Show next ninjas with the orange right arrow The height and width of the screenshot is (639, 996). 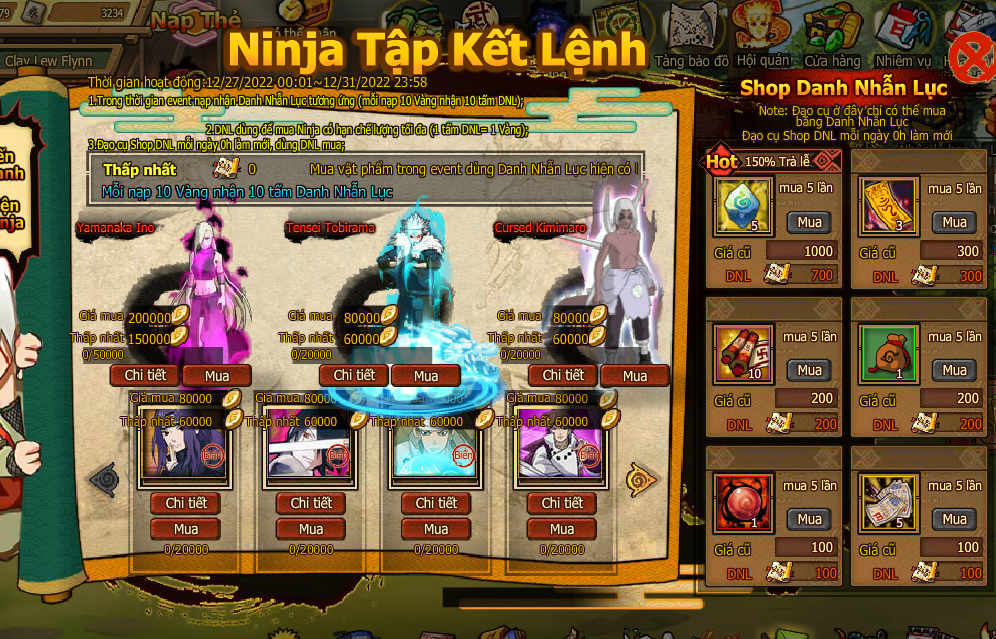point(640,478)
